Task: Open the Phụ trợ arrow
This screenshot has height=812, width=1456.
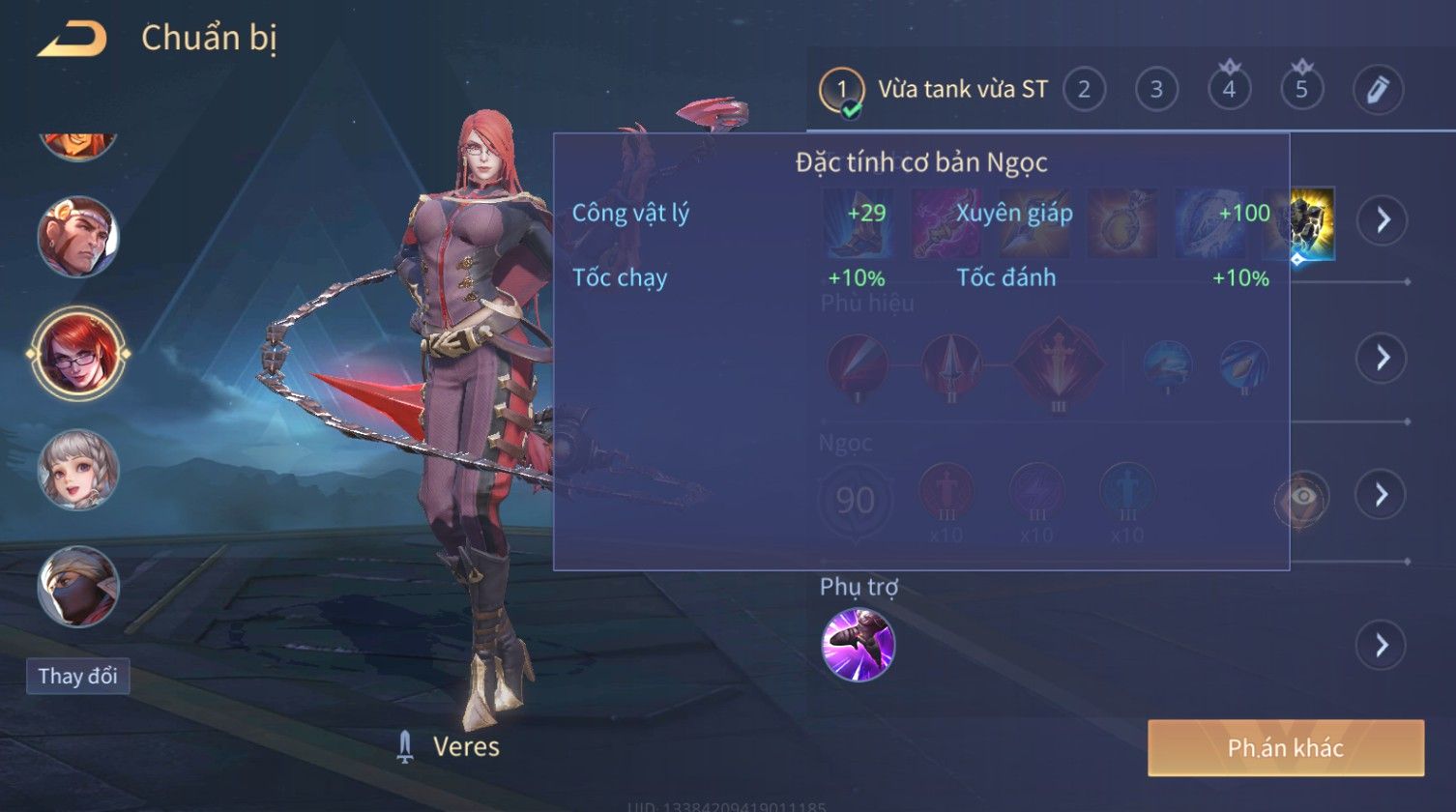Action: 1383,645
